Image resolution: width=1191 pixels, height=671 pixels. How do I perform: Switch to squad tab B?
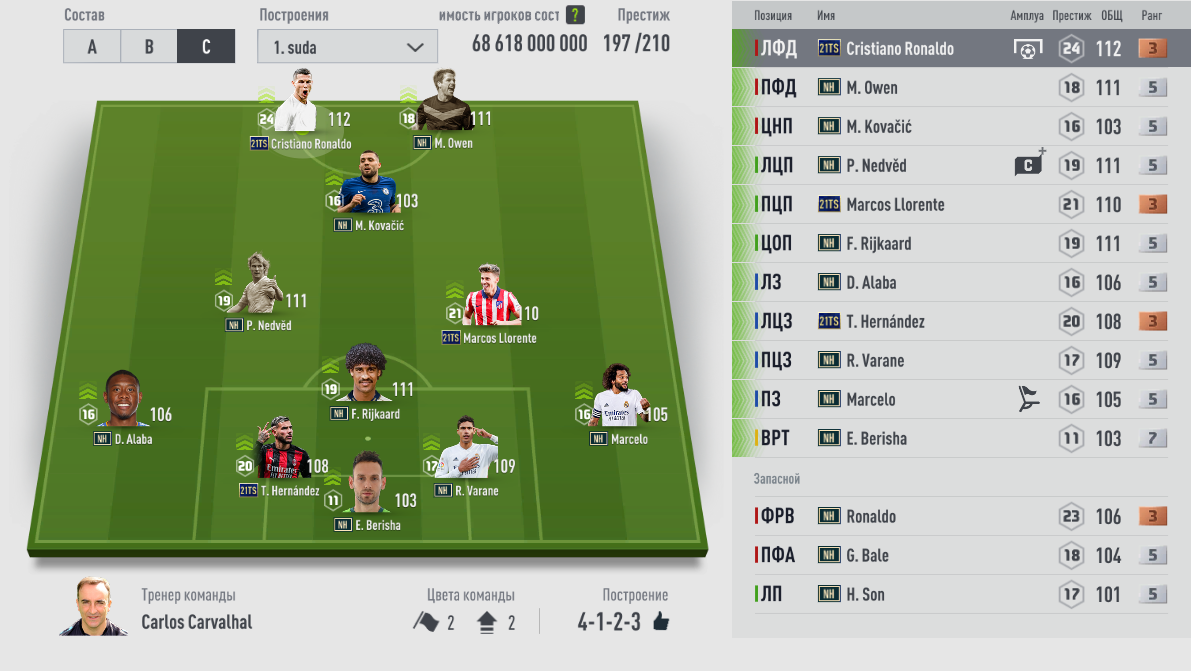click(149, 47)
